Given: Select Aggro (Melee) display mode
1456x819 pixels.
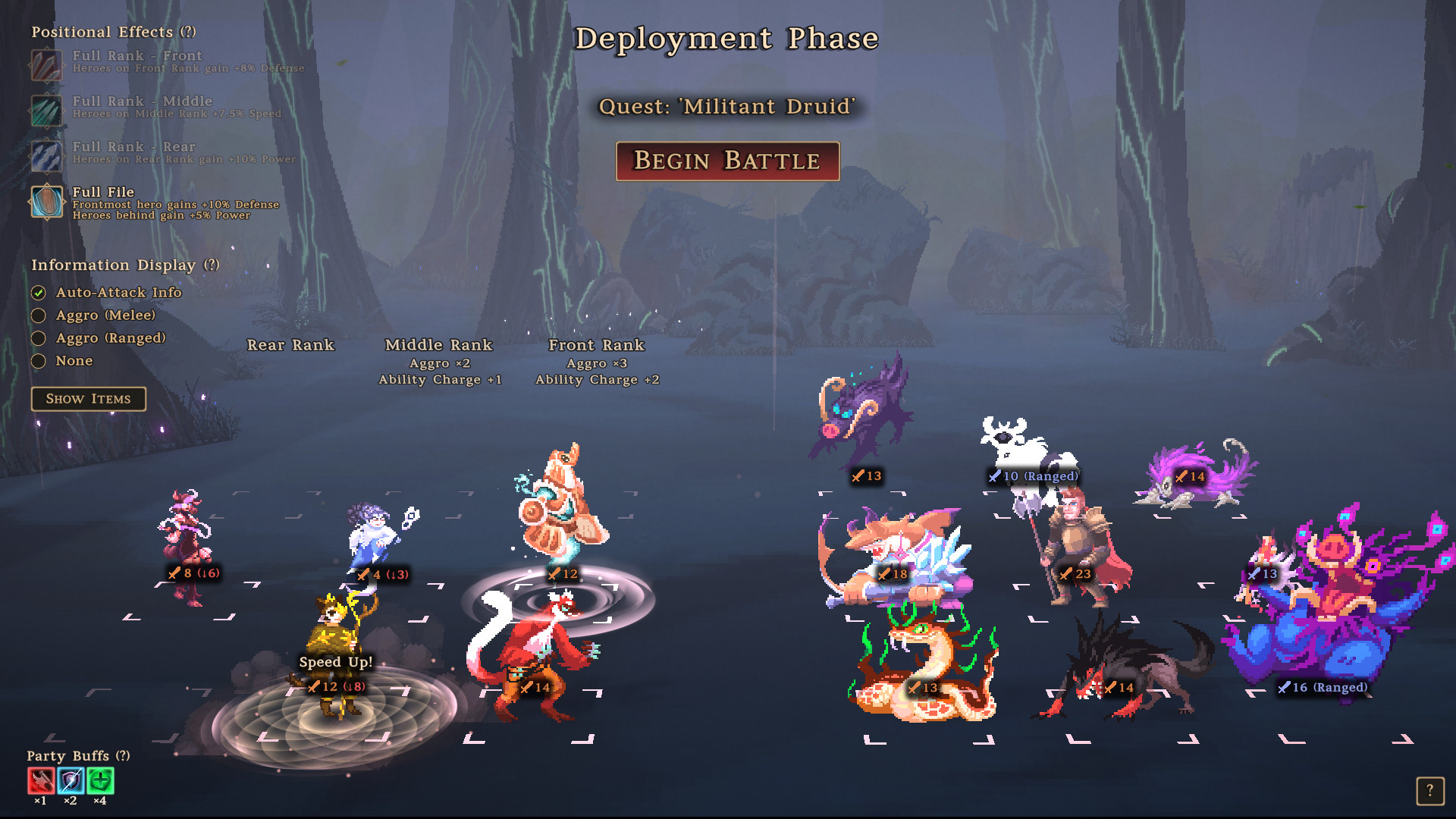Looking at the screenshot, I should [39, 315].
